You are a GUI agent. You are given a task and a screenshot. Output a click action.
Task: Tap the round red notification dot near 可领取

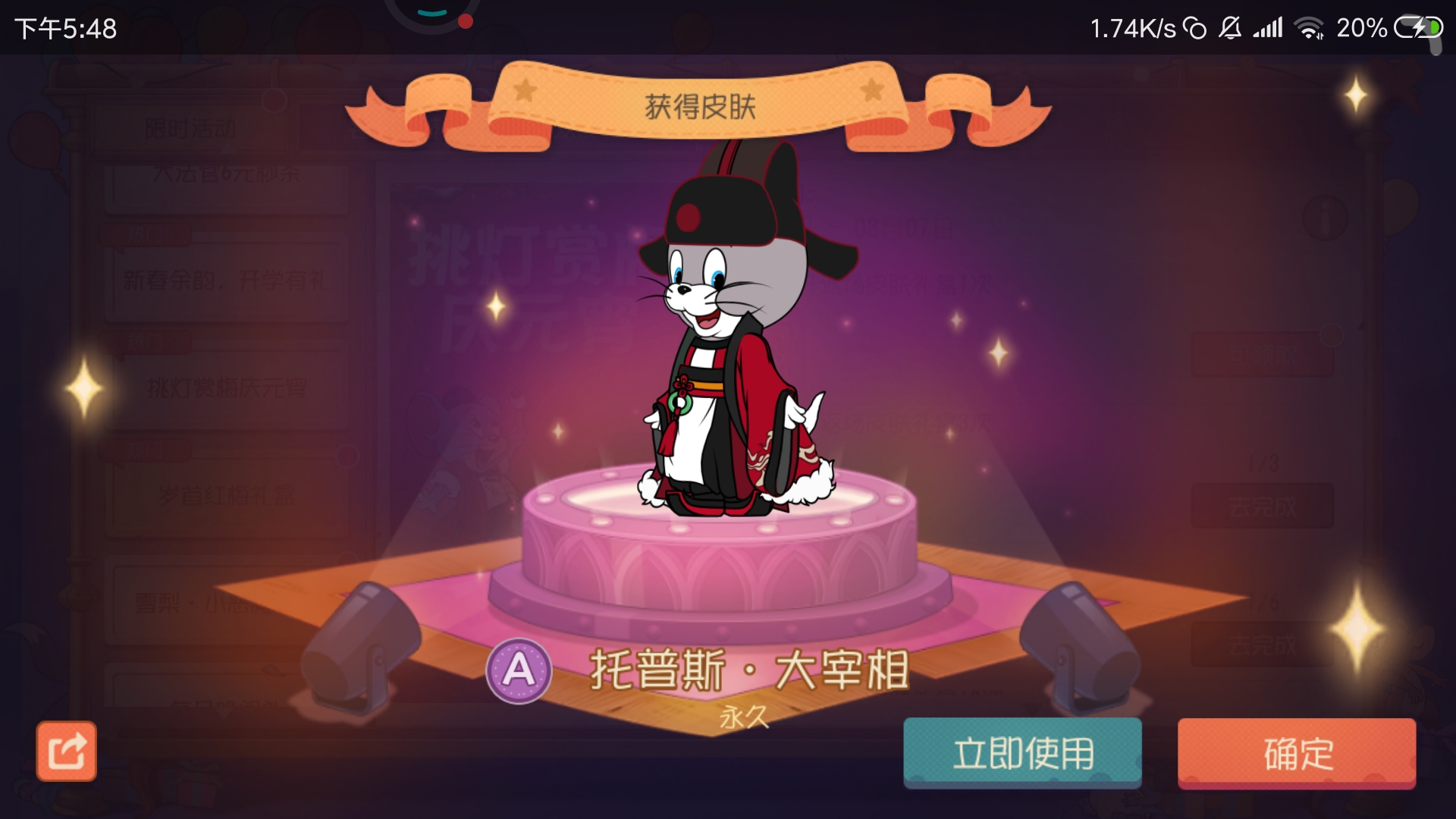(x=1330, y=334)
